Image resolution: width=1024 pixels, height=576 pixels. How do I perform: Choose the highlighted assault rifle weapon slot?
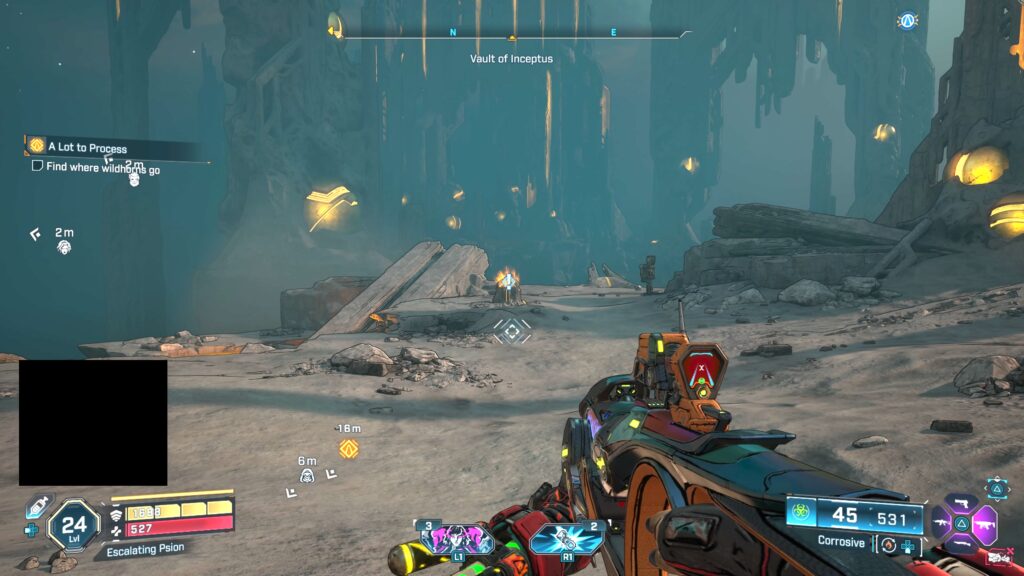984,523
